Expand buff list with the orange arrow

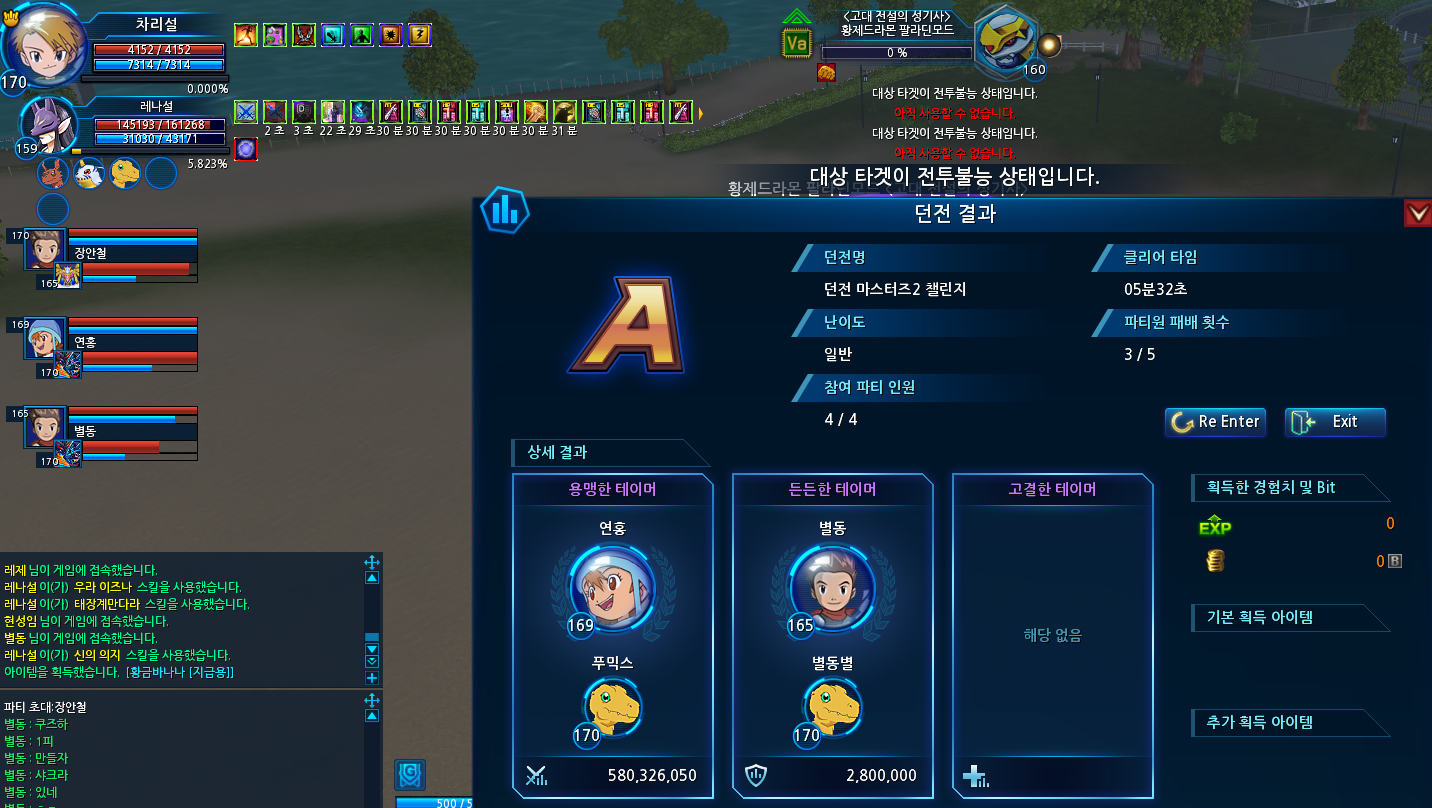[700, 112]
